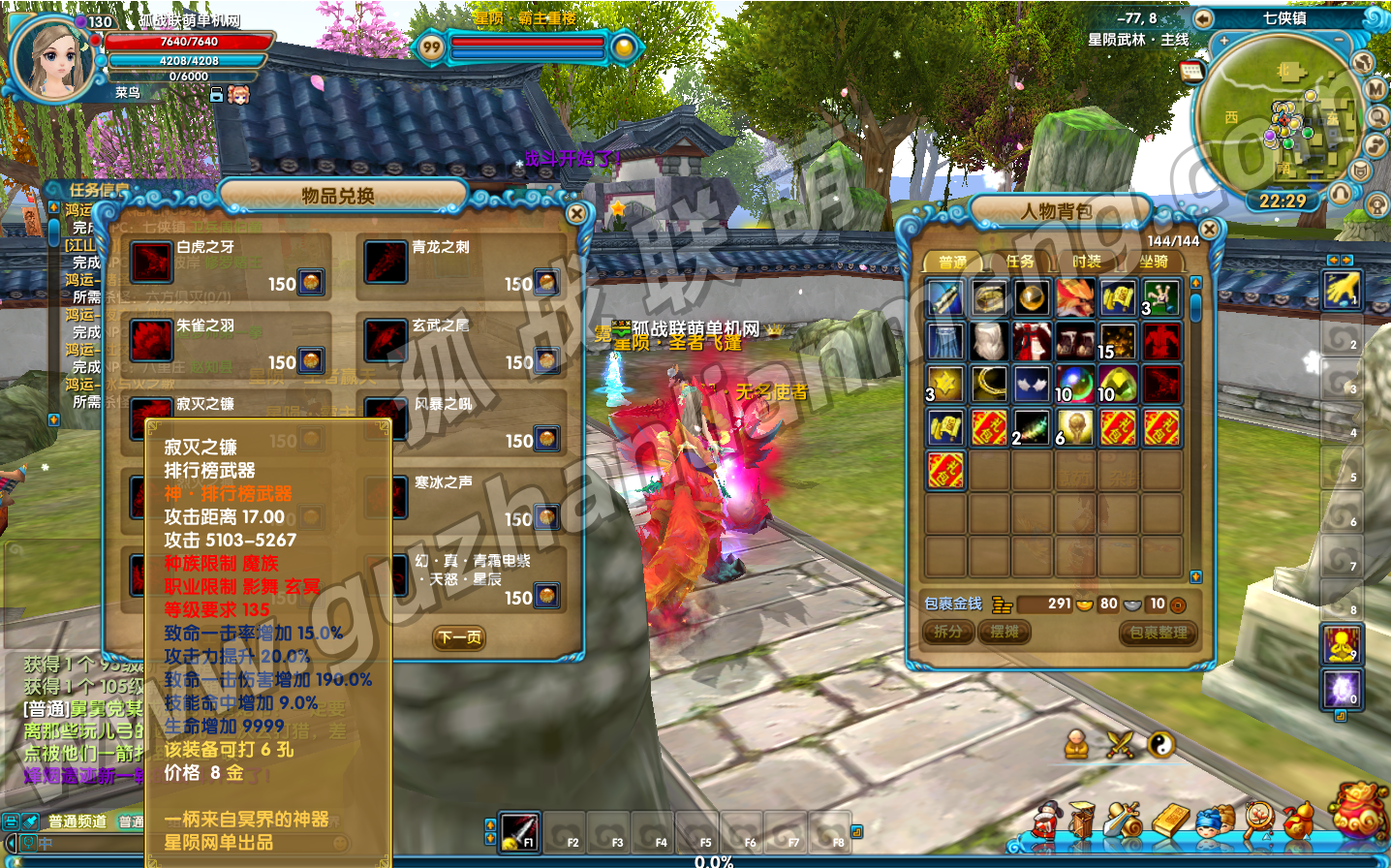The height and width of the screenshot is (868, 1391).
Task: Select the red robe item in bag
Action: coord(1032,341)
